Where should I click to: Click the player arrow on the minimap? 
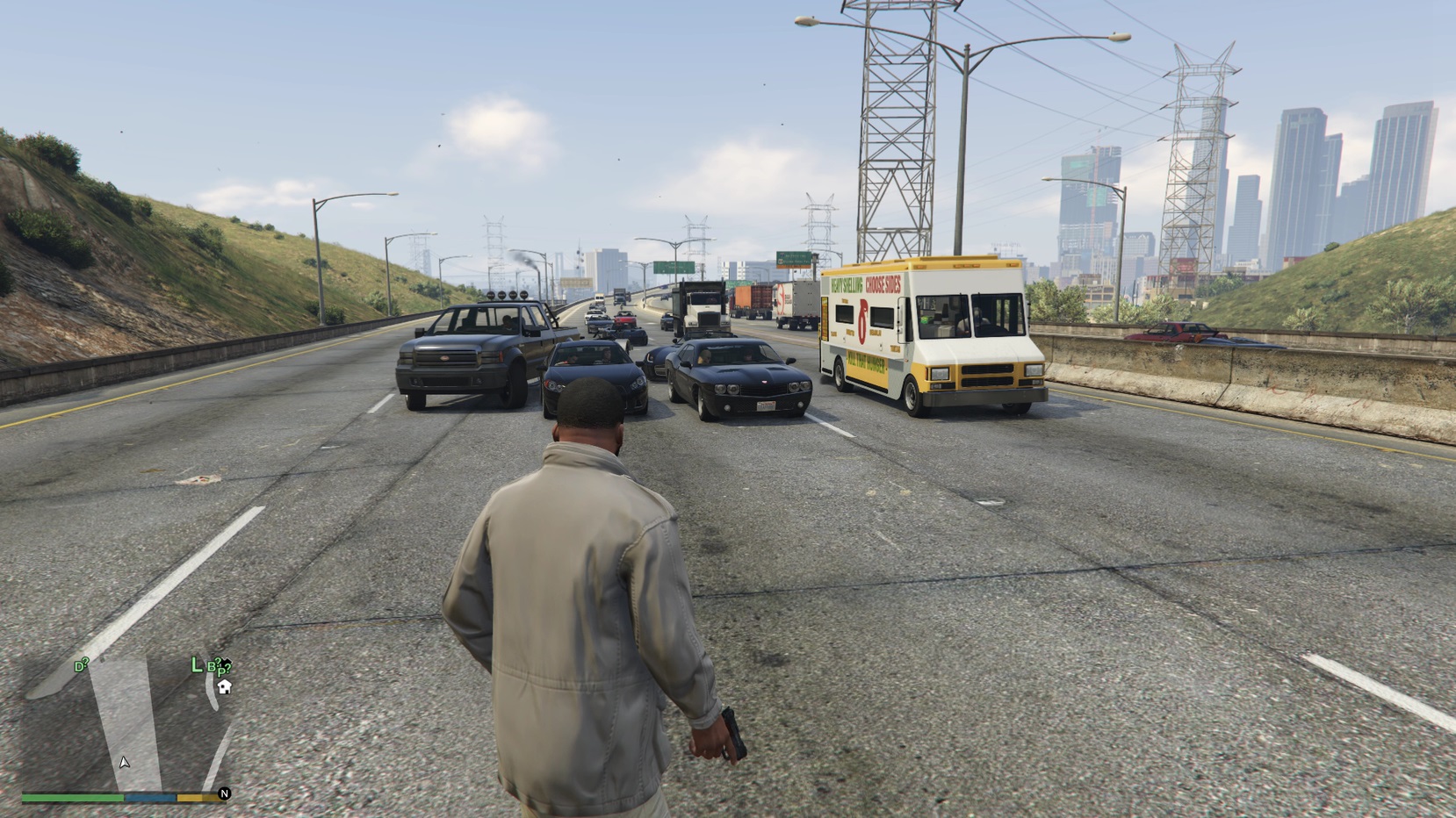point(125,762)
